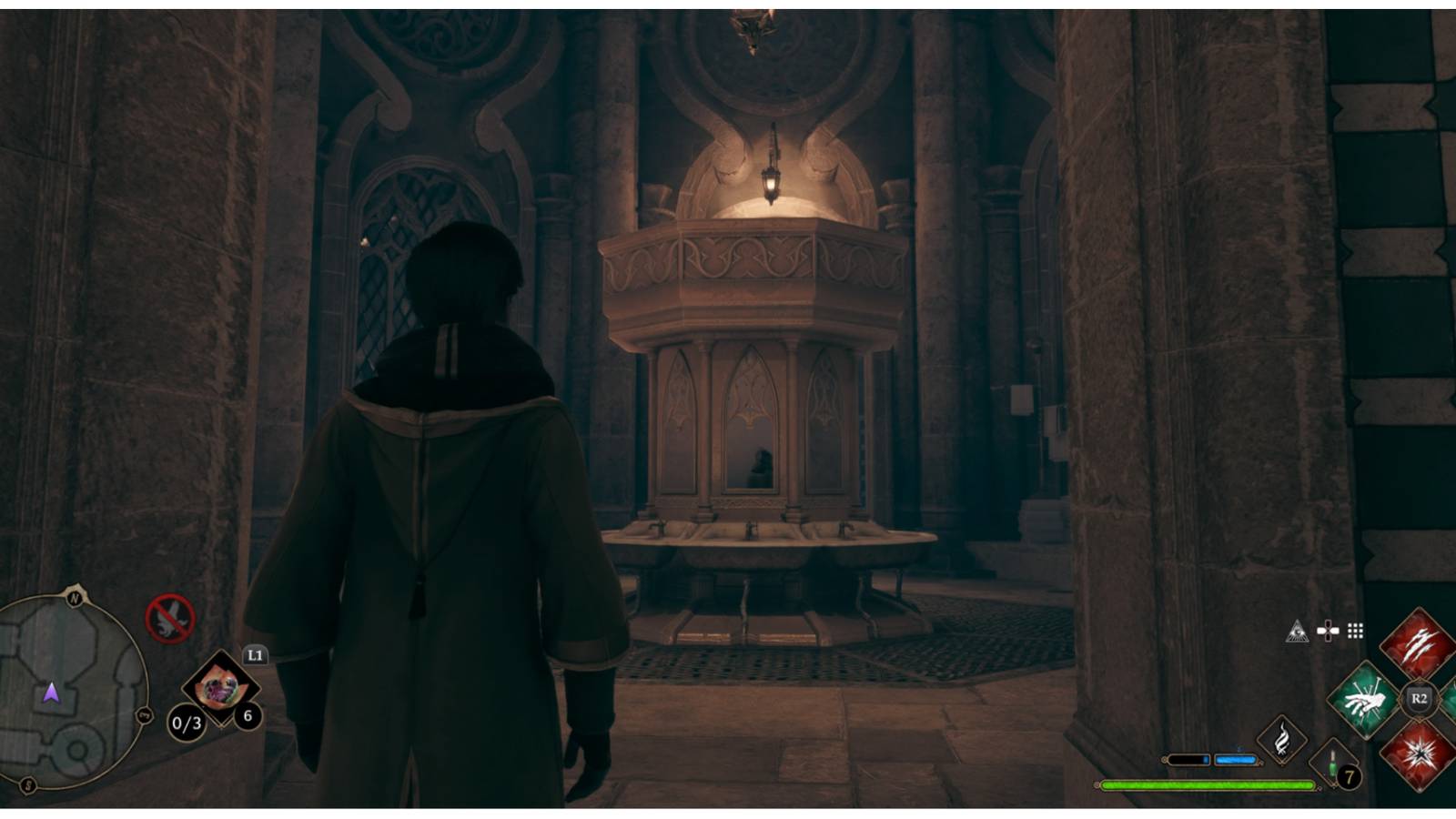Click the eye-in-triangle collection indicator
The width and height of the screenshot is (1456, 819).
1298,633
